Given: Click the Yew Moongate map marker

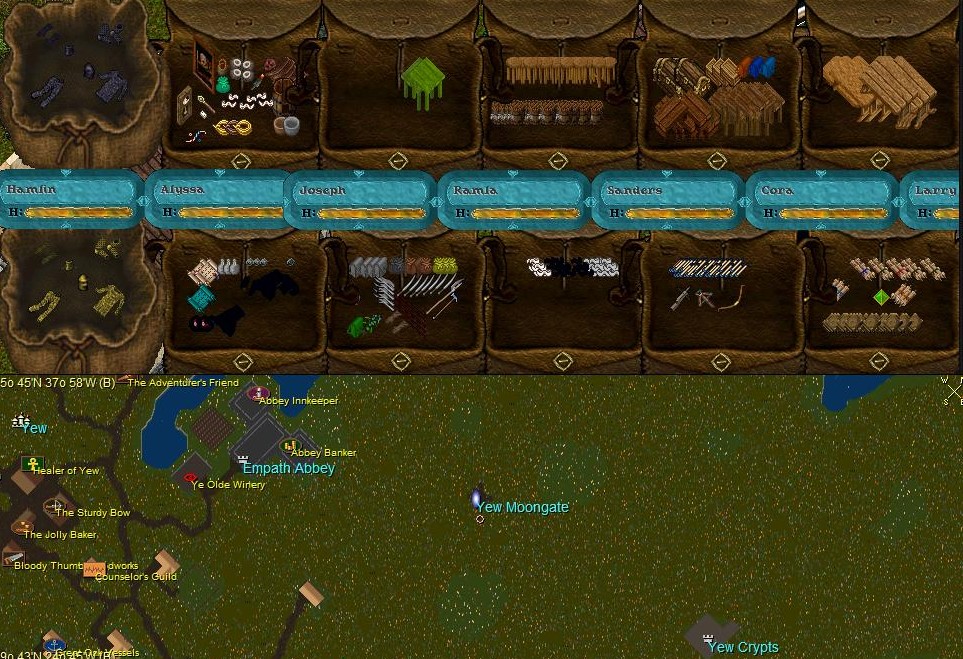Looking at the screenshot, I should (x=477, y=499).
